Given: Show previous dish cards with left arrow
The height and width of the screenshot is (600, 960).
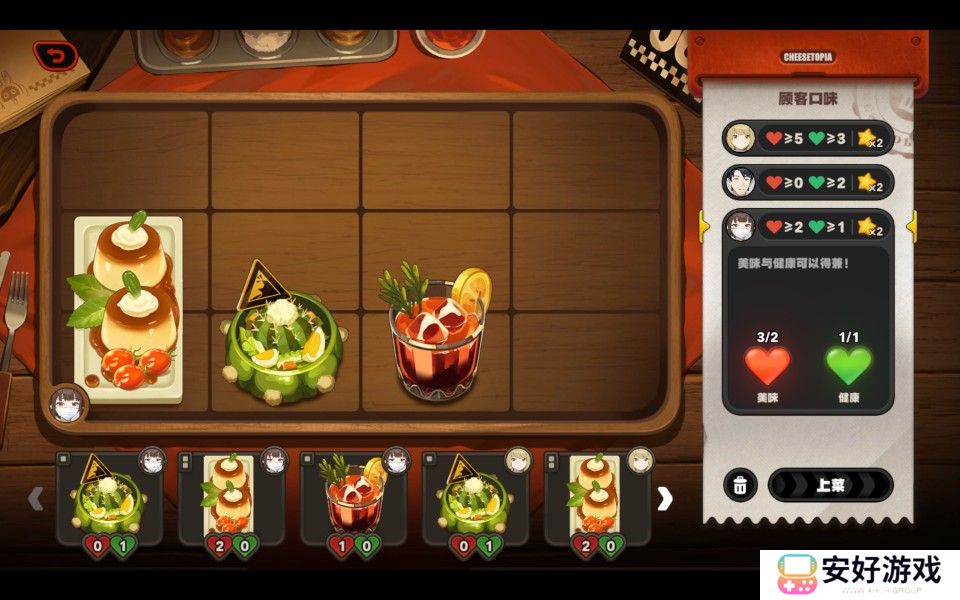Looking at the screenshot, I should (36, 498).
